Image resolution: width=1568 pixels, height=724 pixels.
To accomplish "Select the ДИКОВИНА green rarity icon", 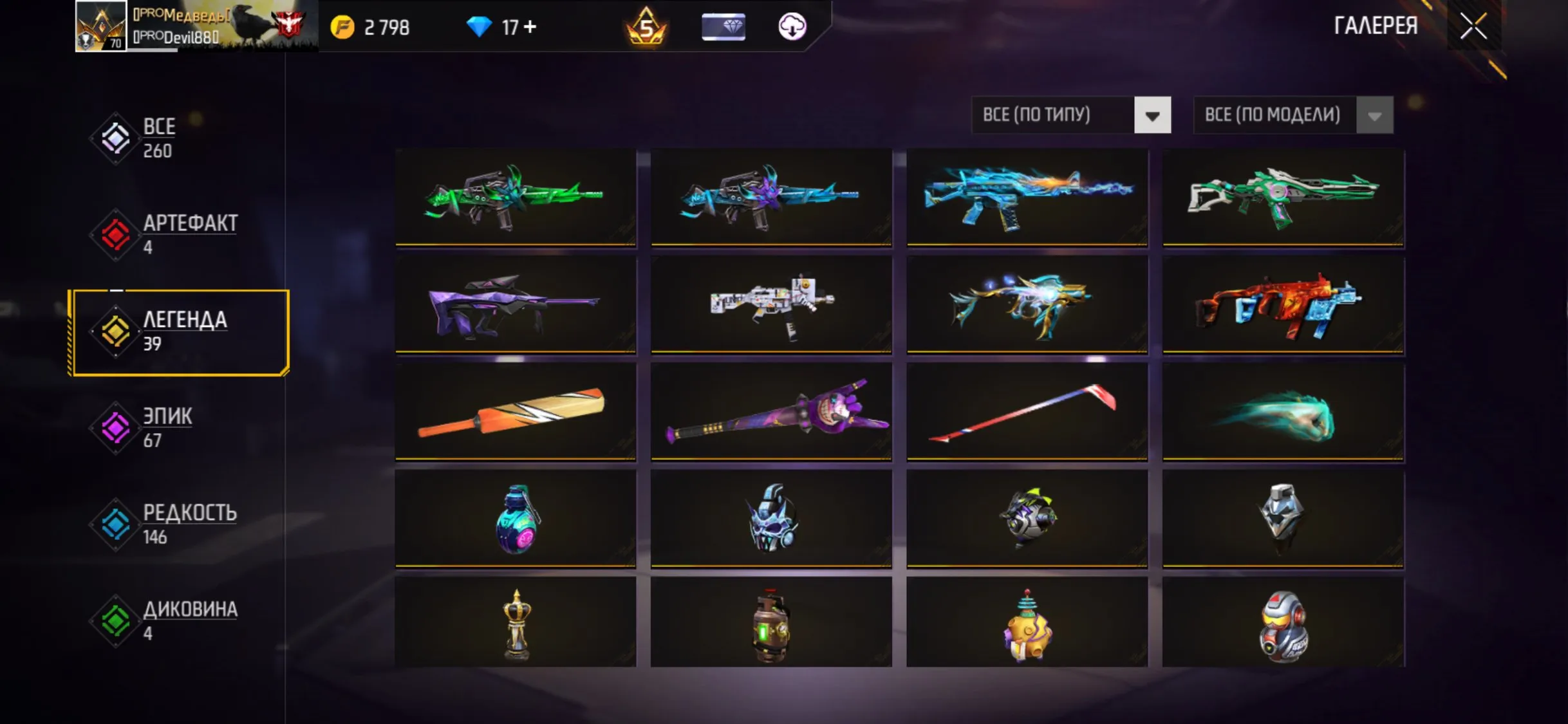I will point(115,620).
